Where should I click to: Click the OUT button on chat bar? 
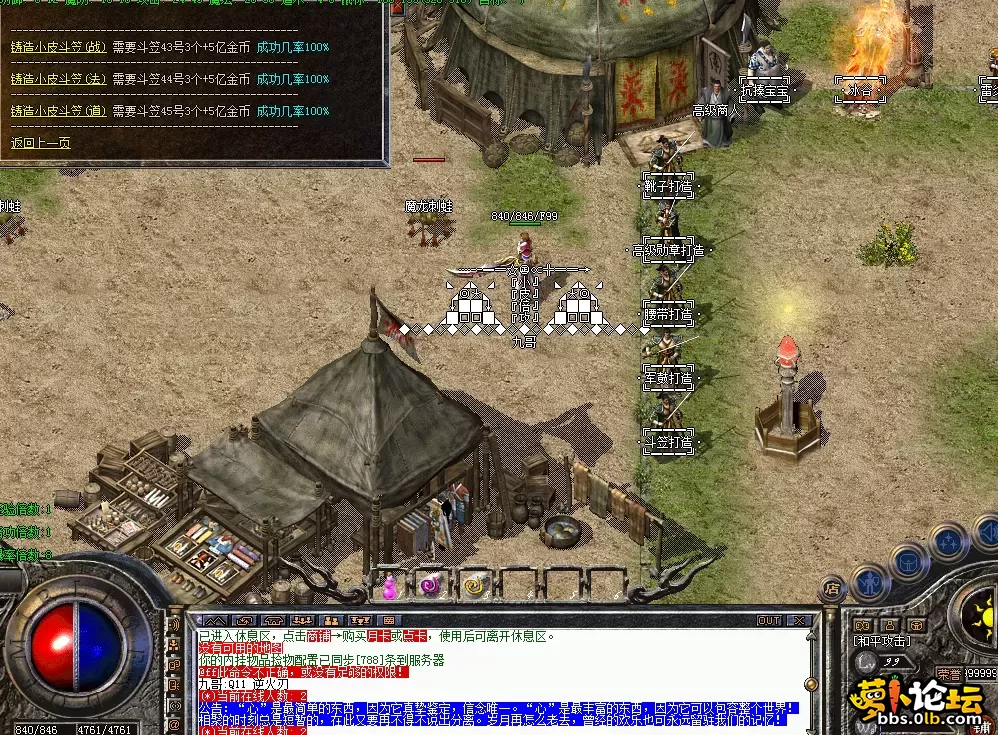coord(768,621)
